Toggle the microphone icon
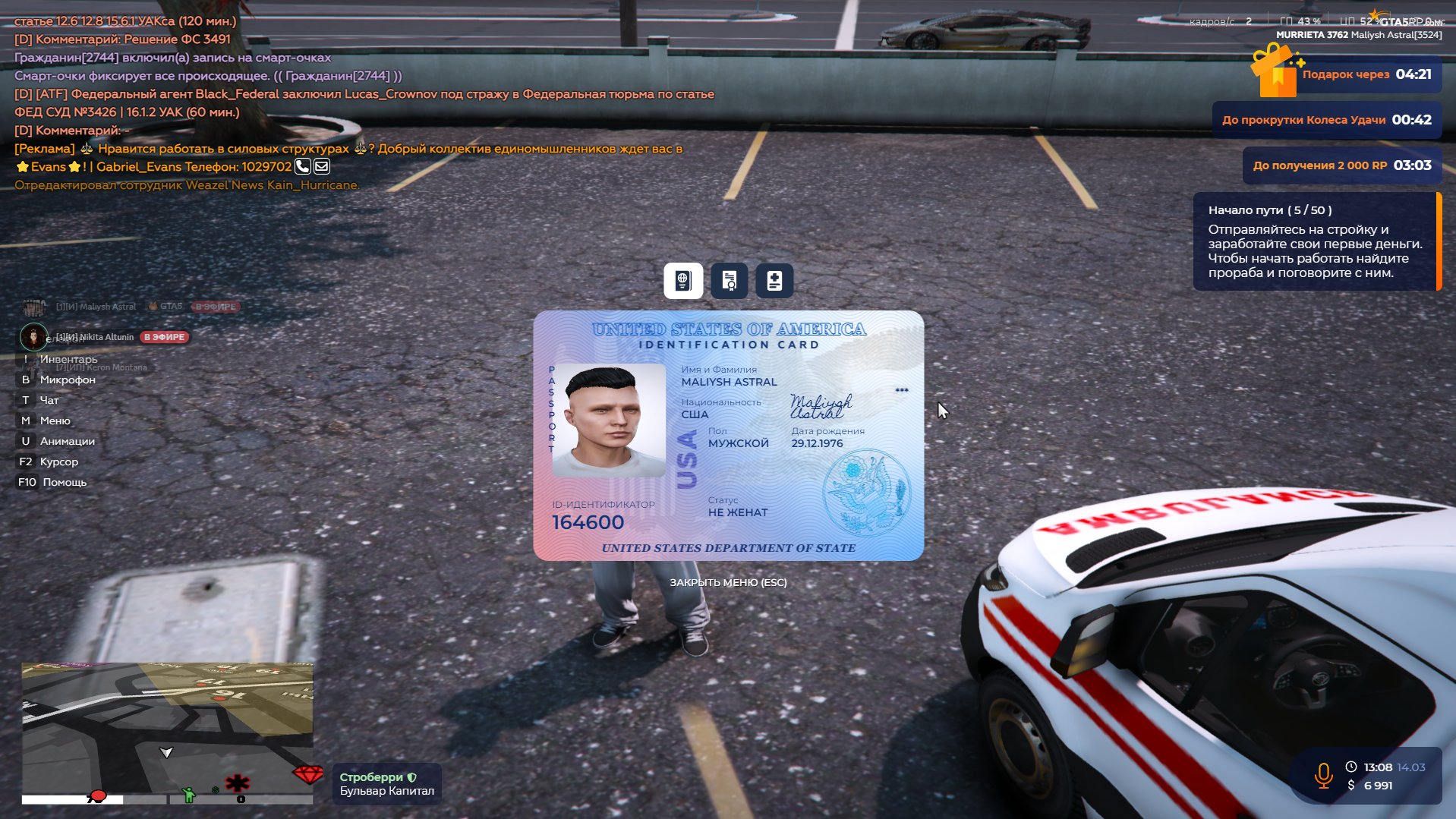This screenshot has width=1456, height=819. click(1323, 776)
